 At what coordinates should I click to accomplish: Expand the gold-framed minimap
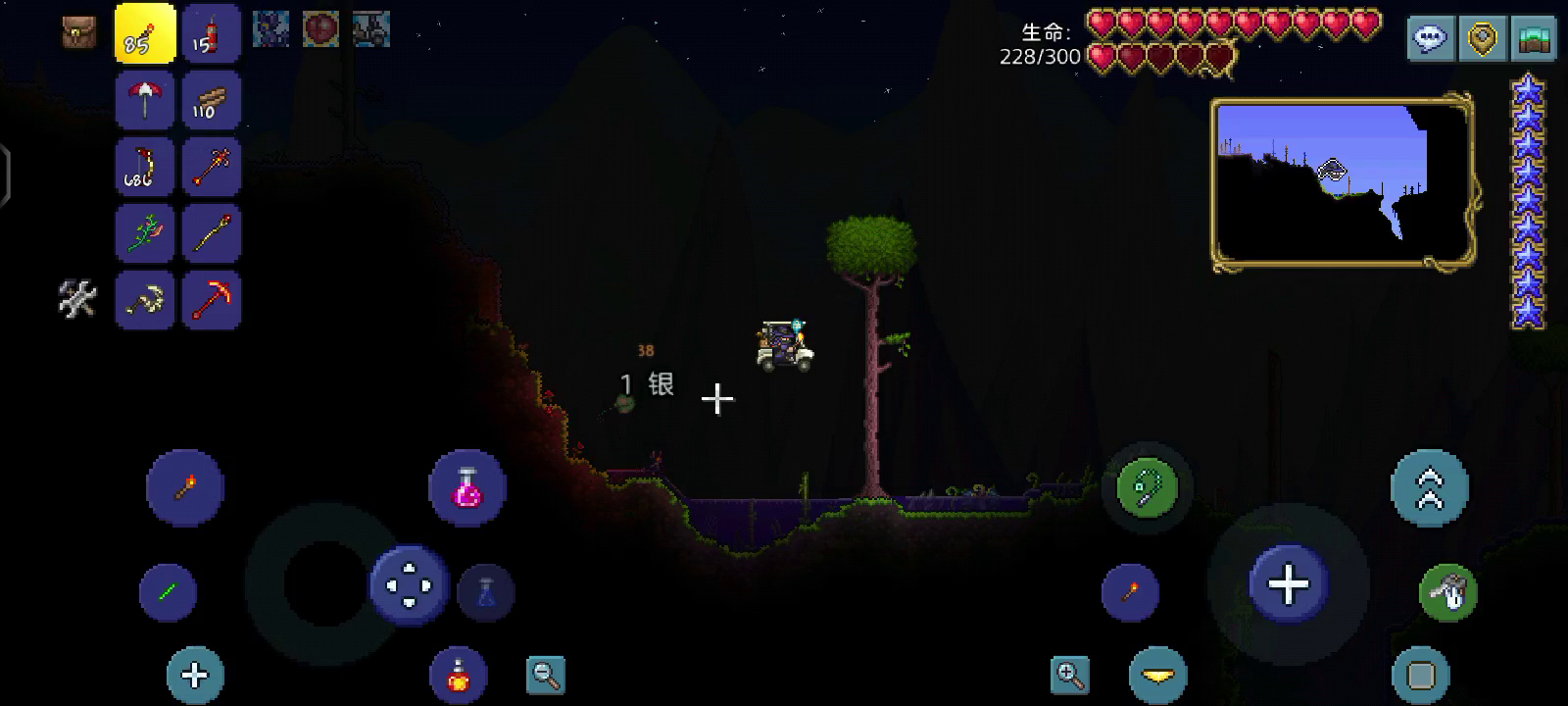tap(1343, 181)
